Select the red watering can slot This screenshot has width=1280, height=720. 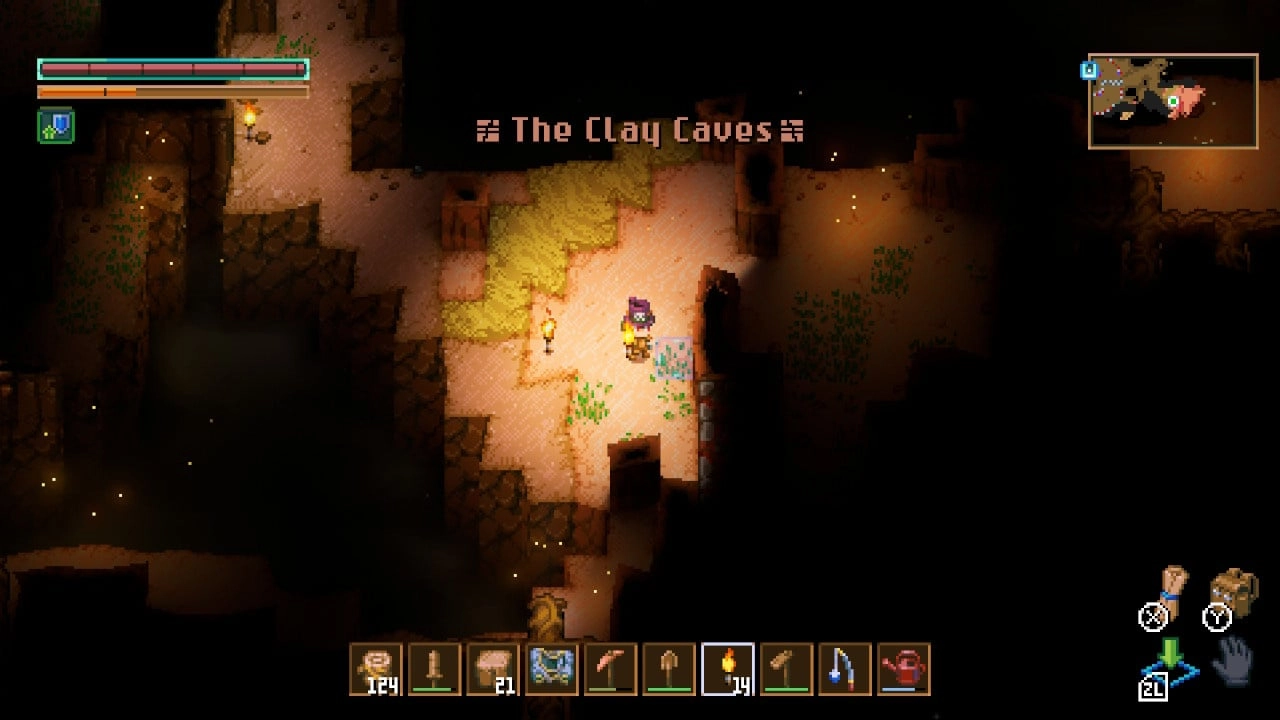point(904,669)
